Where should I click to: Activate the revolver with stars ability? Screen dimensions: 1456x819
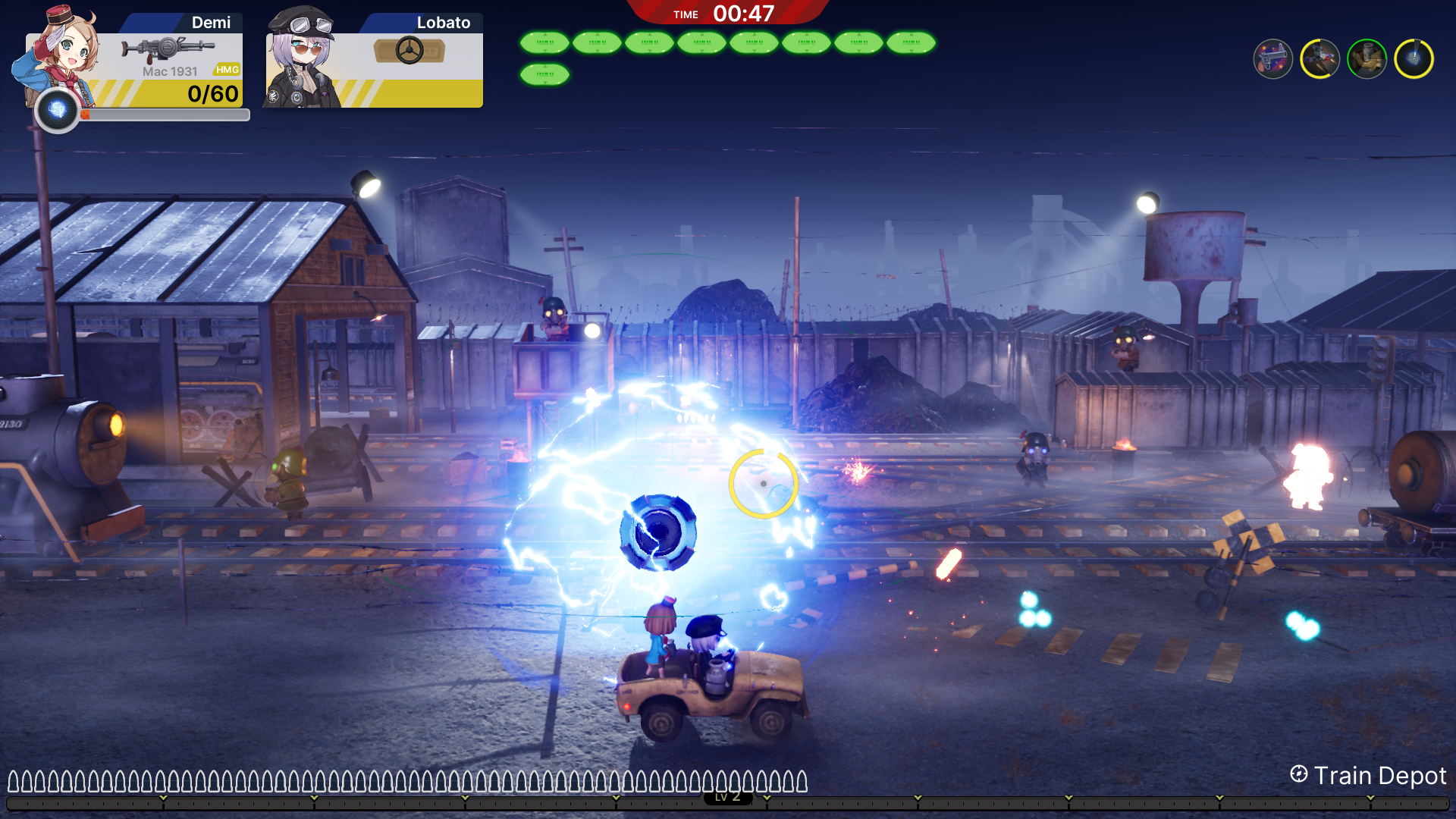click(1272, 59)
